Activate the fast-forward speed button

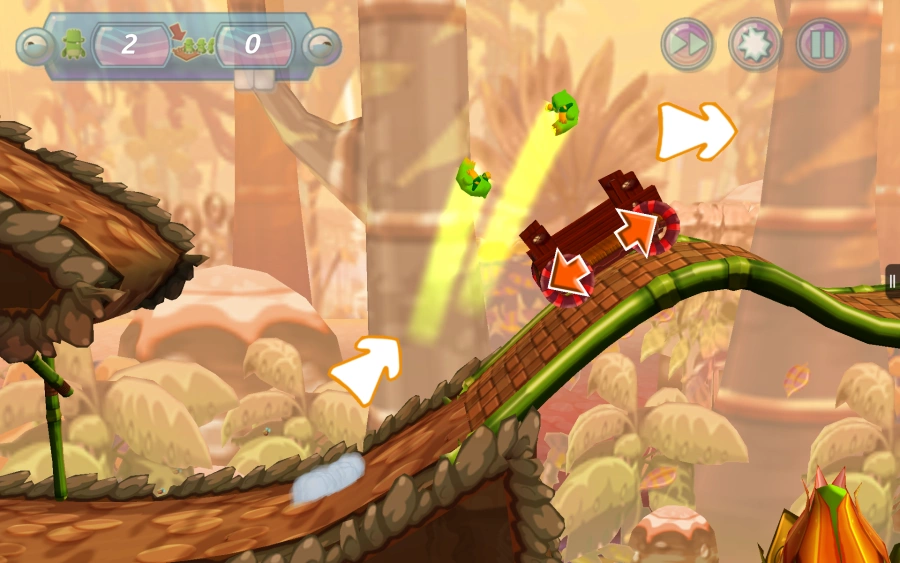click(x=687, y=44)
